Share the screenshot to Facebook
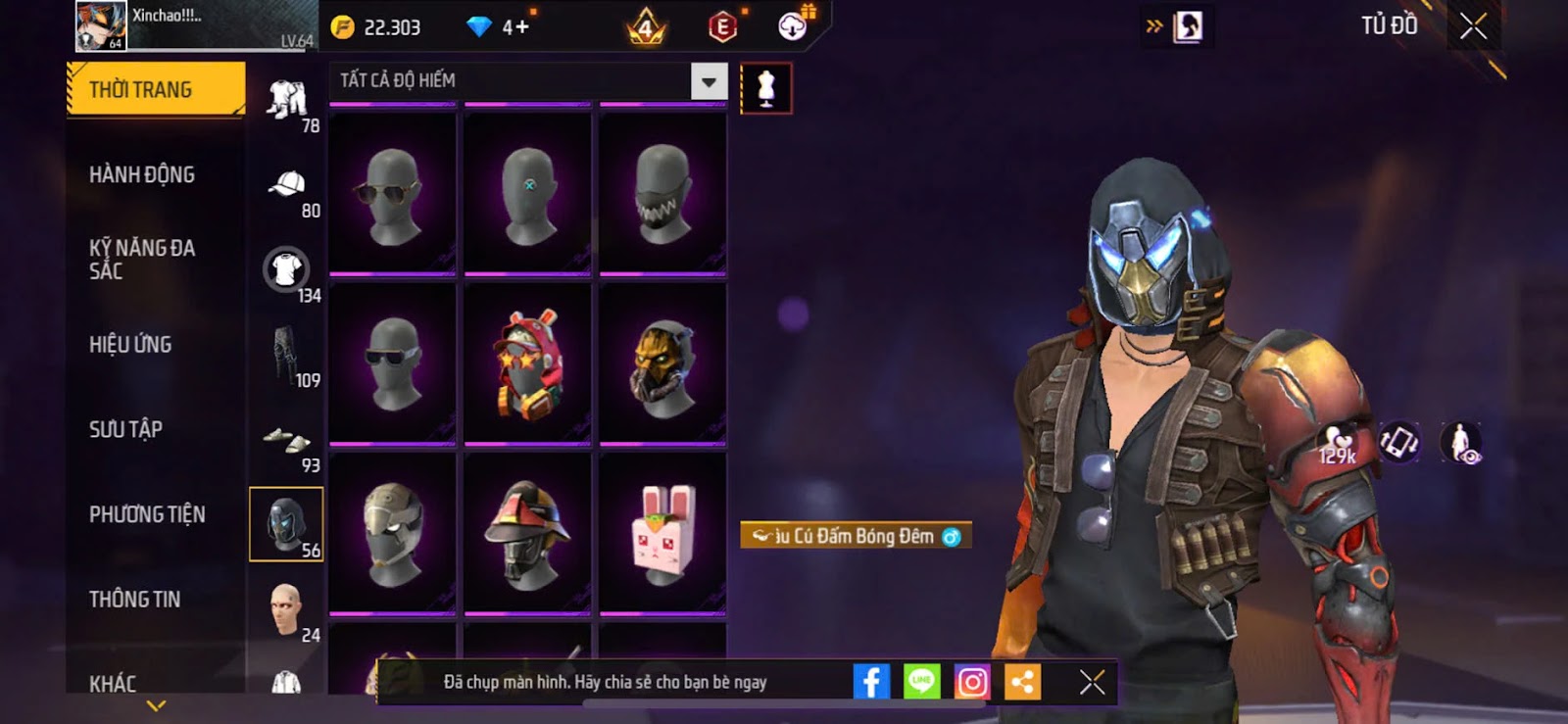Image resolution: width=1568 pixels, height=724 pixels. (870, 682)
